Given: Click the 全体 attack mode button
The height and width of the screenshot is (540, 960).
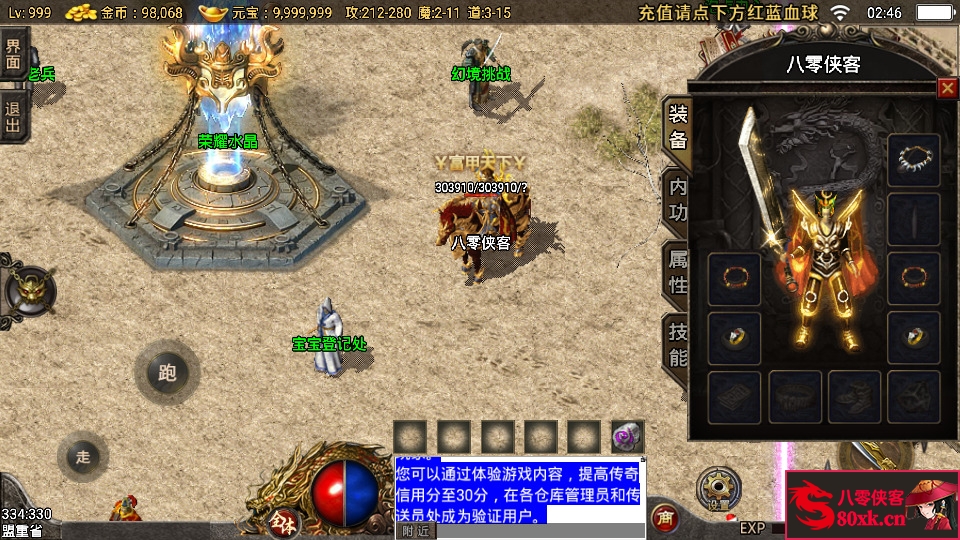Looking at the screenshot, I should pyautogui.click(x=284, y=522).
